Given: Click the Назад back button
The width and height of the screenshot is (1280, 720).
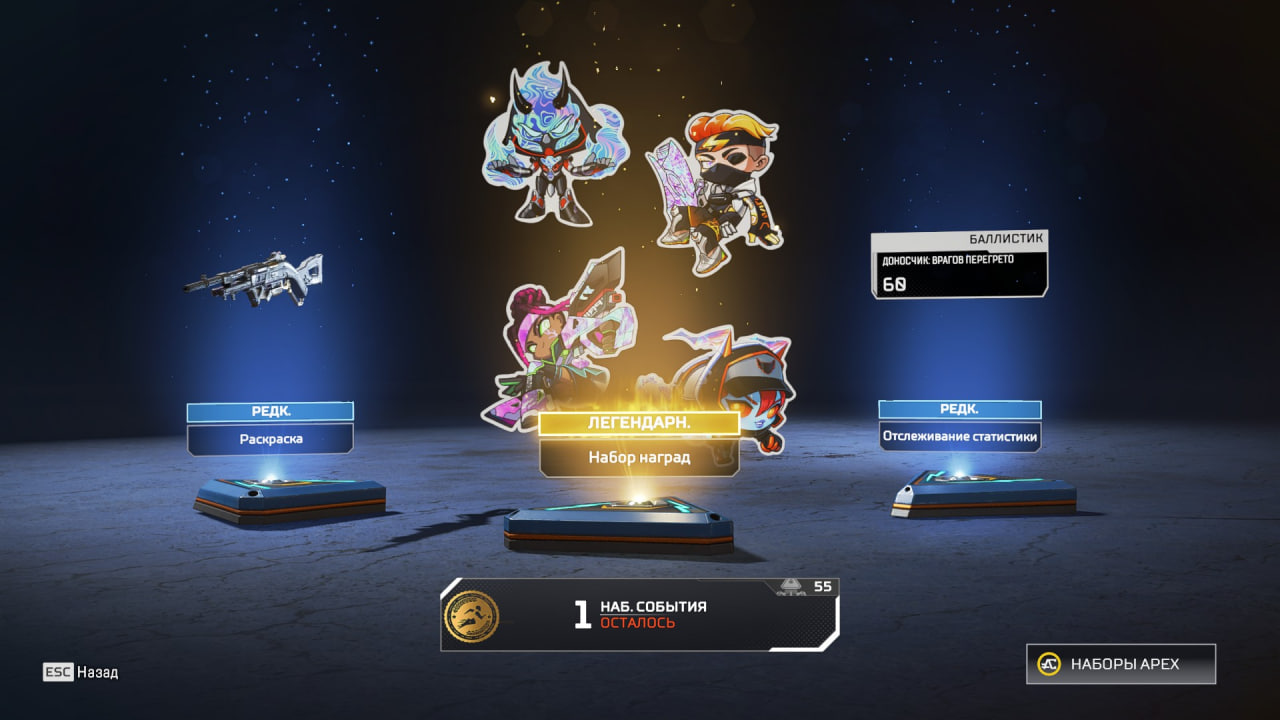Looking at the screenshot, I should (x=81, y=672).
